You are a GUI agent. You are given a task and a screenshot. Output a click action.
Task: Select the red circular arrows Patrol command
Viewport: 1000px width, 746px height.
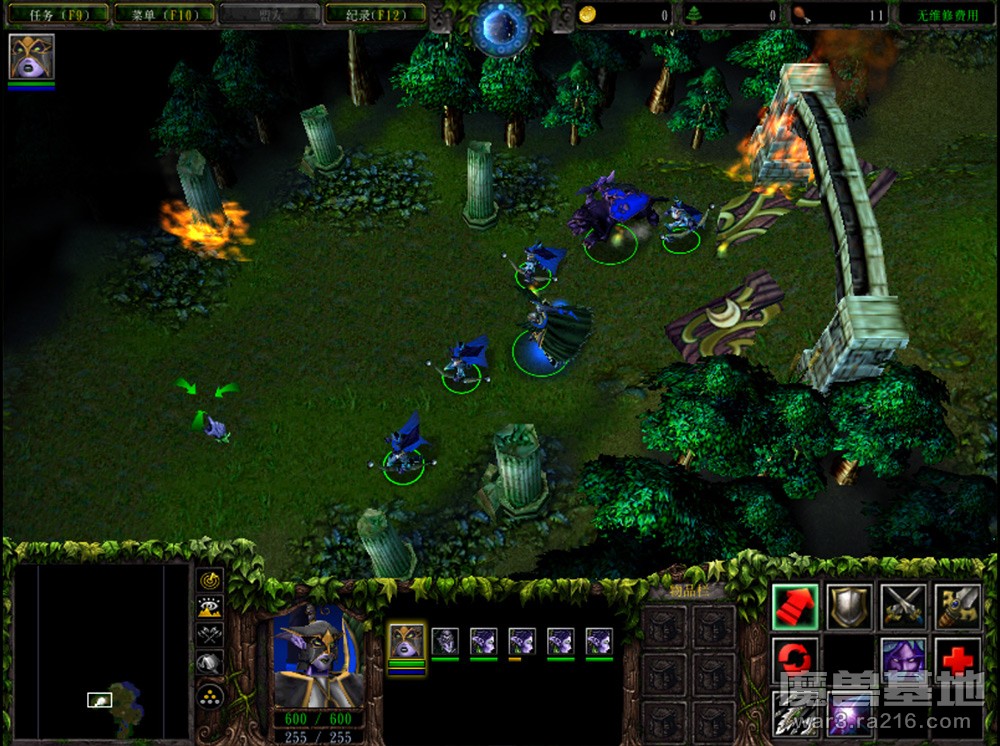point(795,660)
